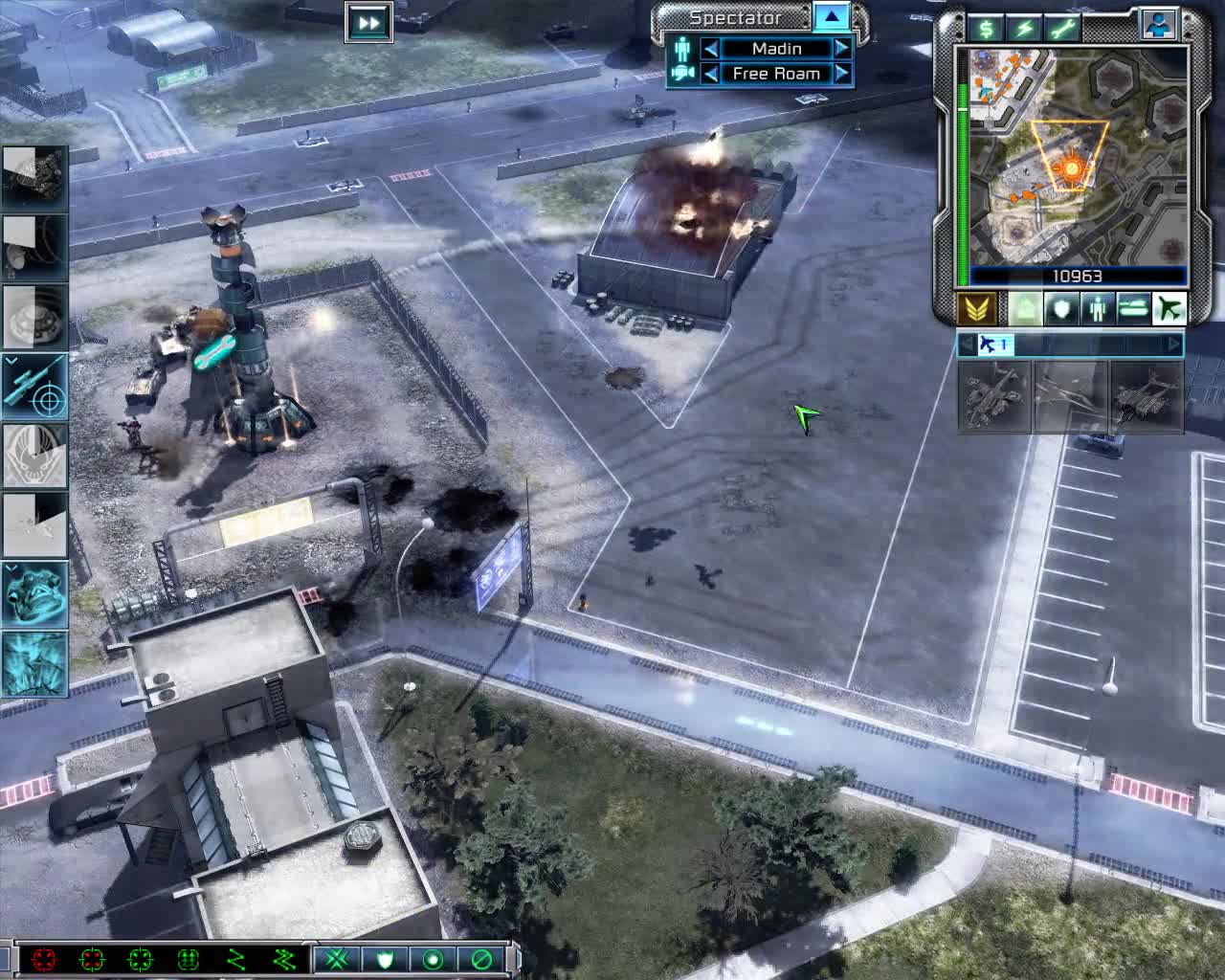Select the Structures build tab
Image resolution: width=1225 pixels, height=980 pixels.
1023,308
